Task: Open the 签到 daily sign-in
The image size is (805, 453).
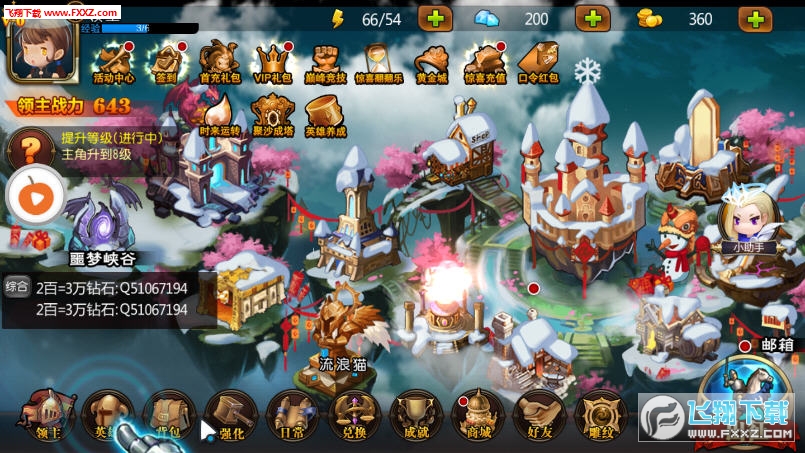Action: (166, 62)
